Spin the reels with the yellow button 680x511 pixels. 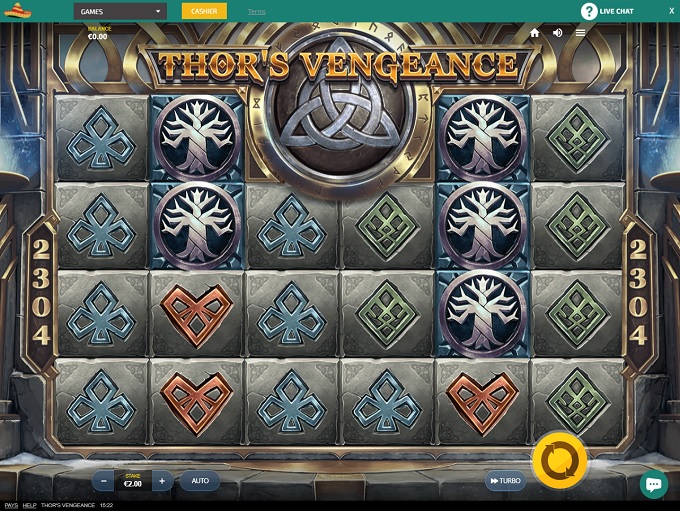pyautogui.click(x=559, y=461)
